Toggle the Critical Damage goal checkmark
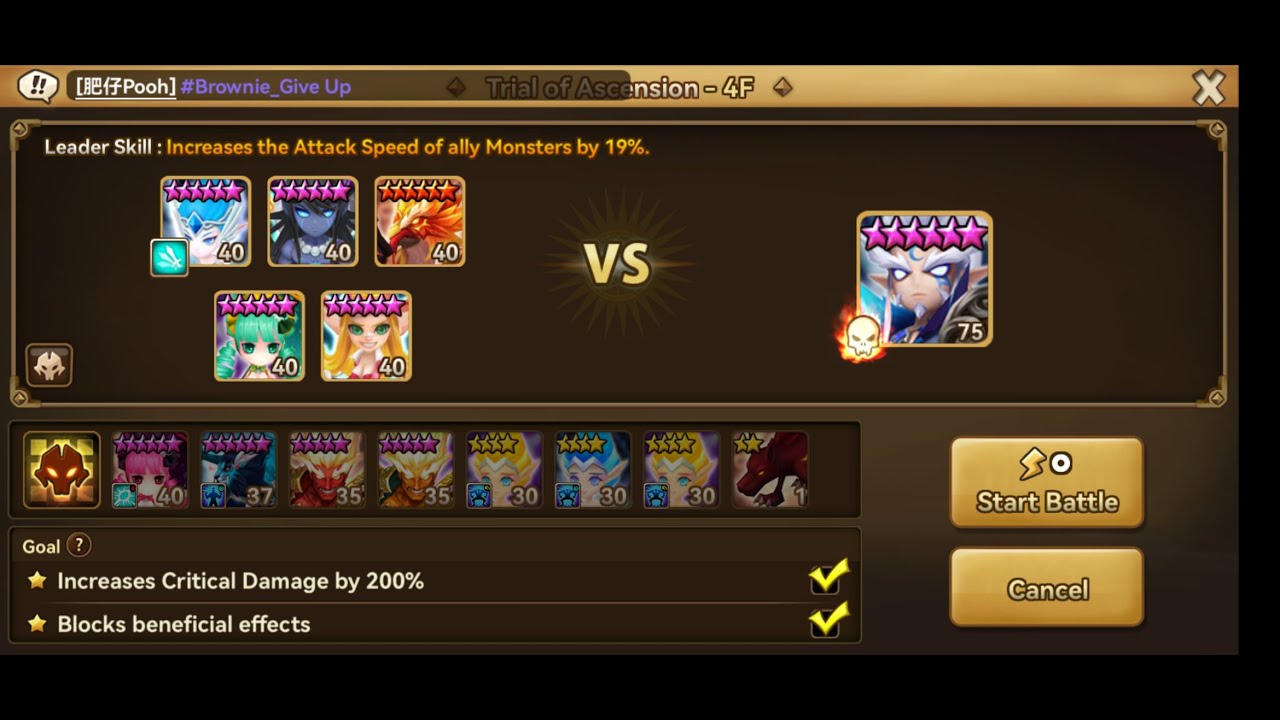 tap(826, 580)
